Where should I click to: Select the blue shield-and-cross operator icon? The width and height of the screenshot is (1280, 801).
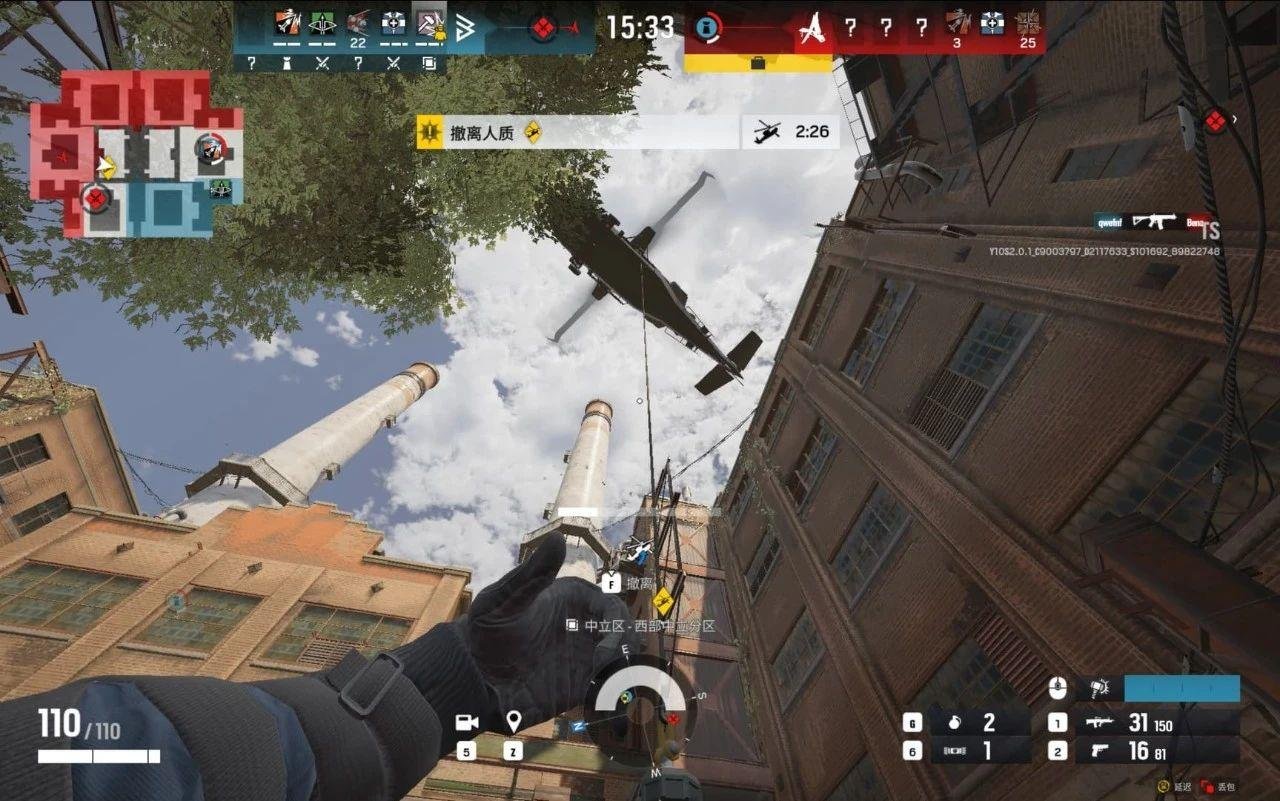coord(392,22)
